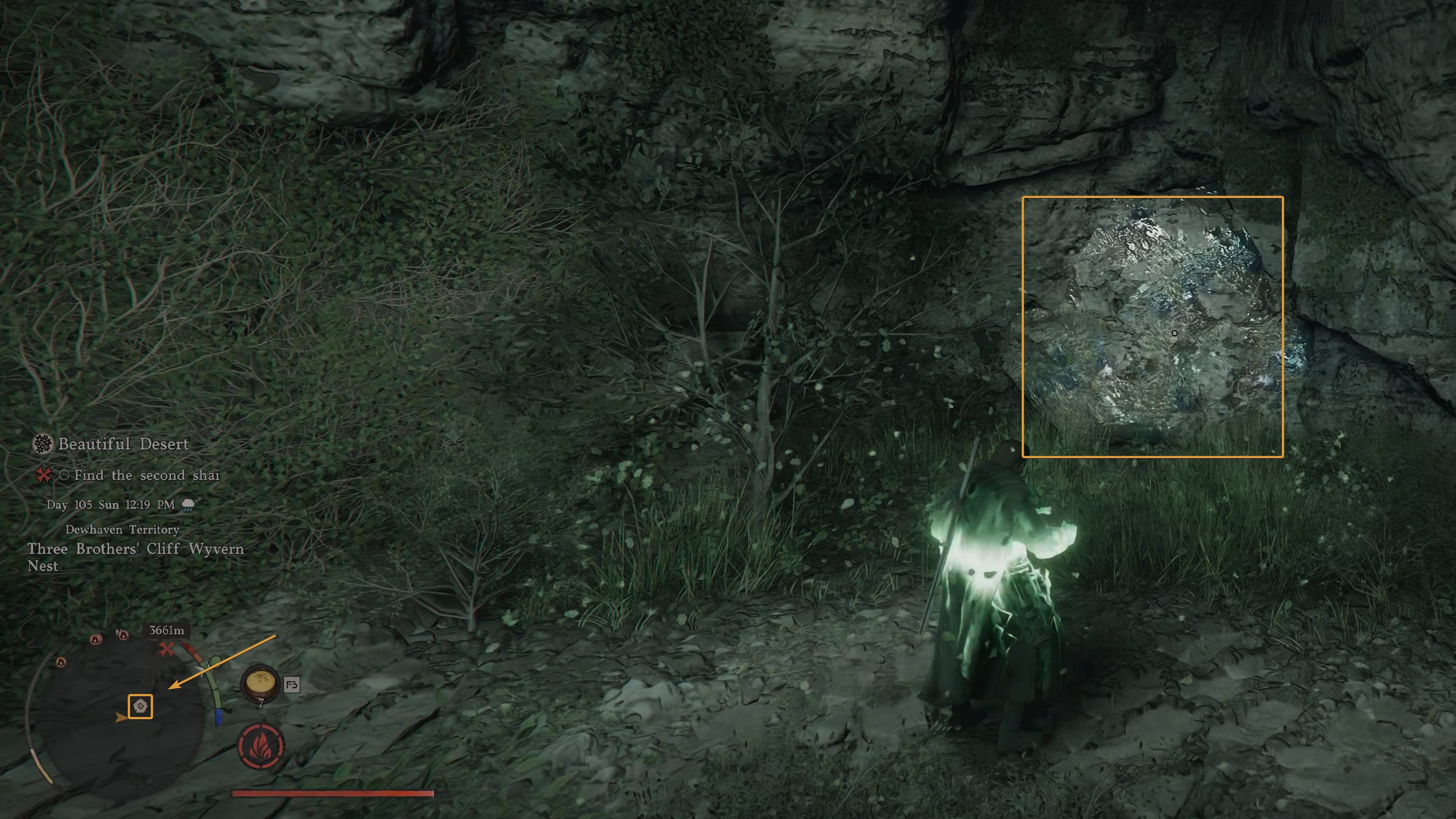This screenshot has height=819, width=1456.
Task: Click an enemy skull marker on the minimap
Action: tap(96, 639)
